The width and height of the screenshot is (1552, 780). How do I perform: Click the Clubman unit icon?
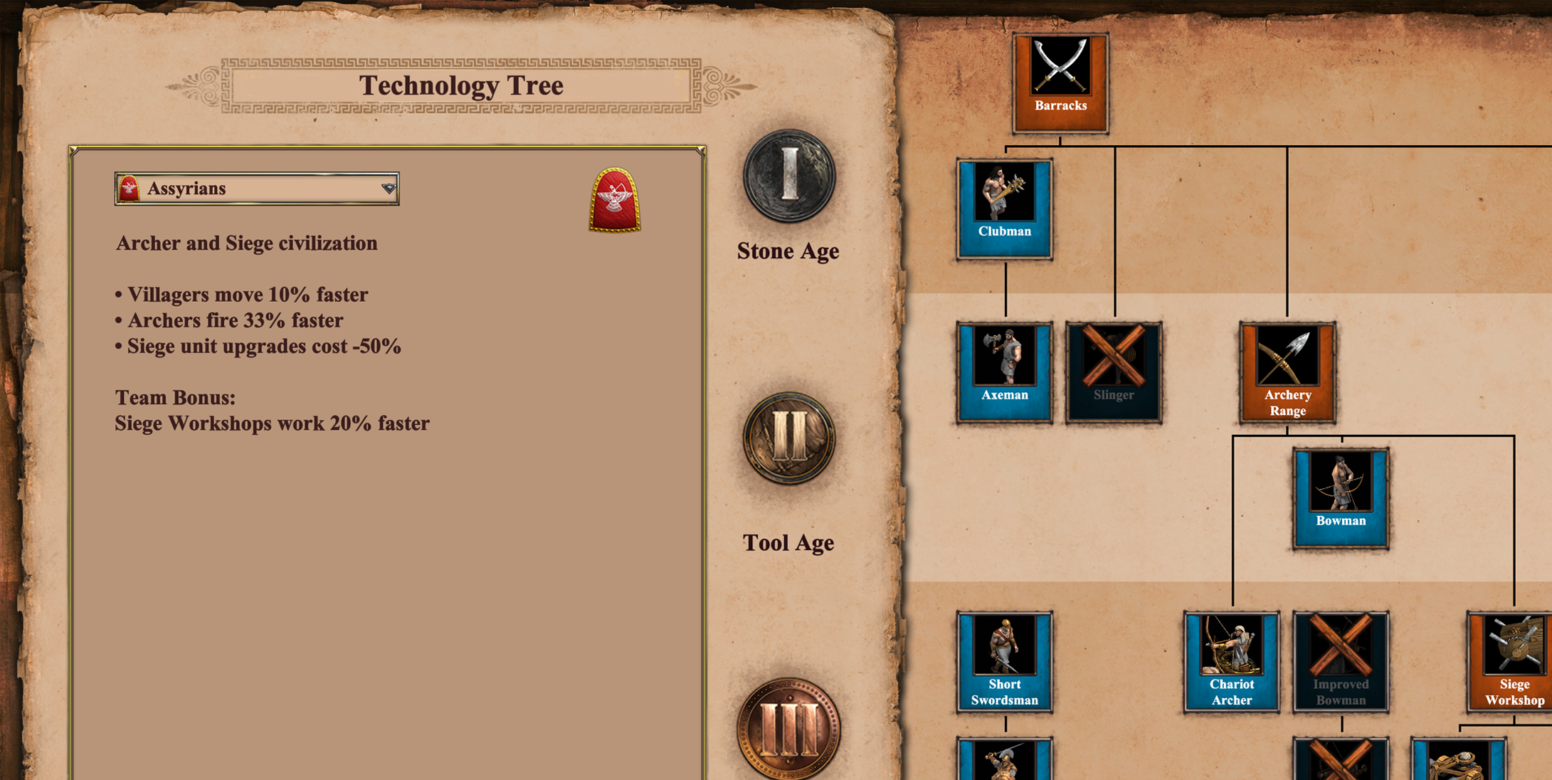[x=1004, y=208]
